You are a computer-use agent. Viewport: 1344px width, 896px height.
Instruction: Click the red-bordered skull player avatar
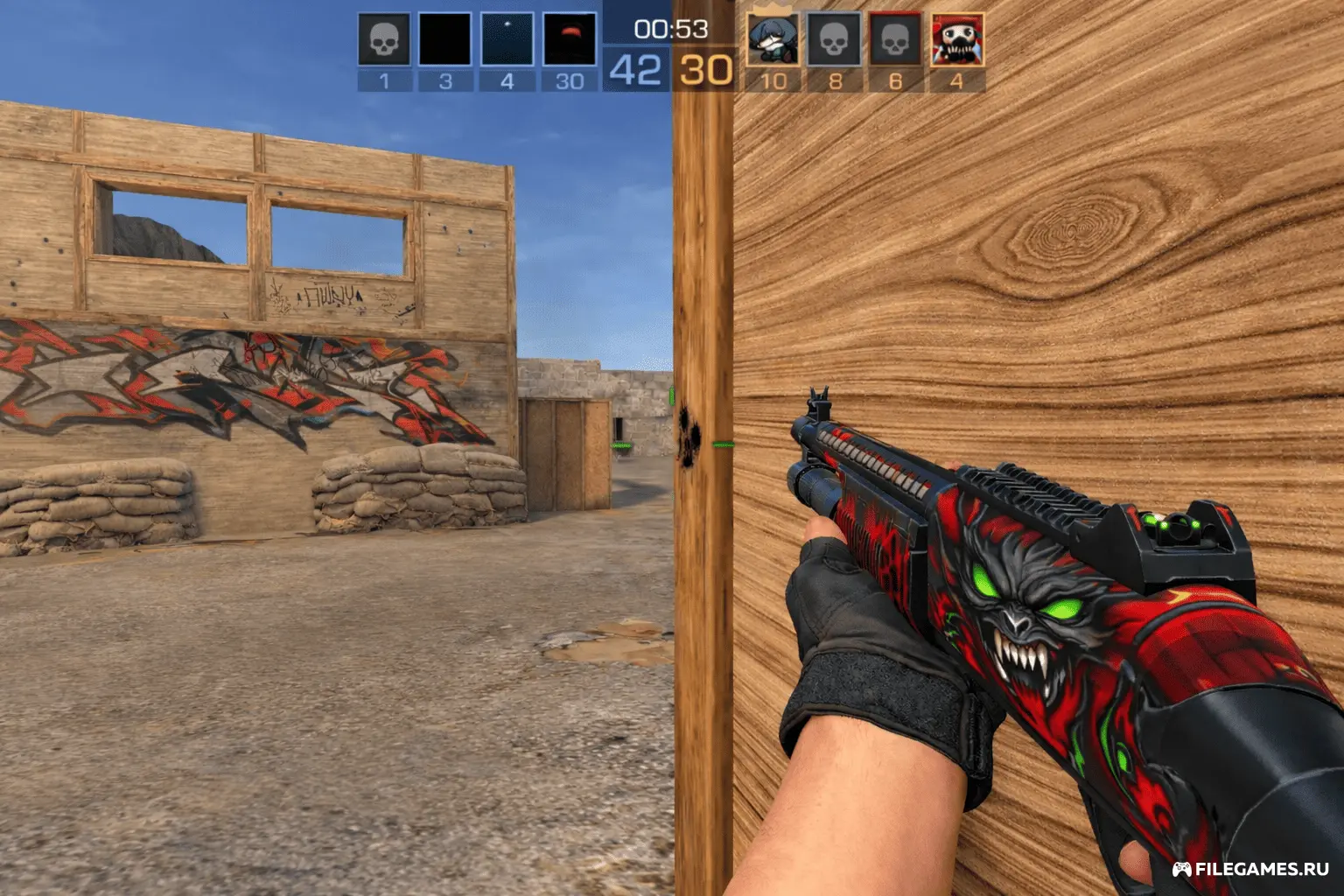click(895, 39)
